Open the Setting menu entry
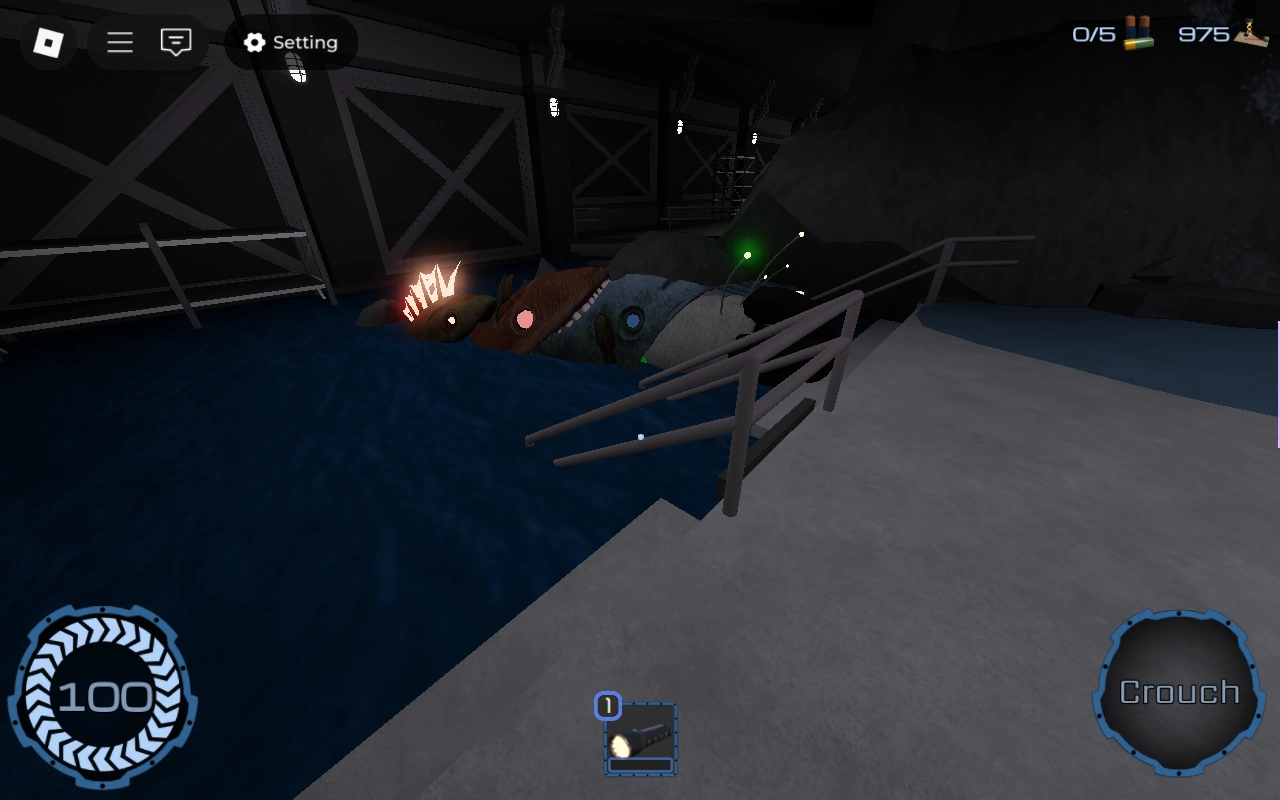The image size is (1280, 800). click(290, 43)
